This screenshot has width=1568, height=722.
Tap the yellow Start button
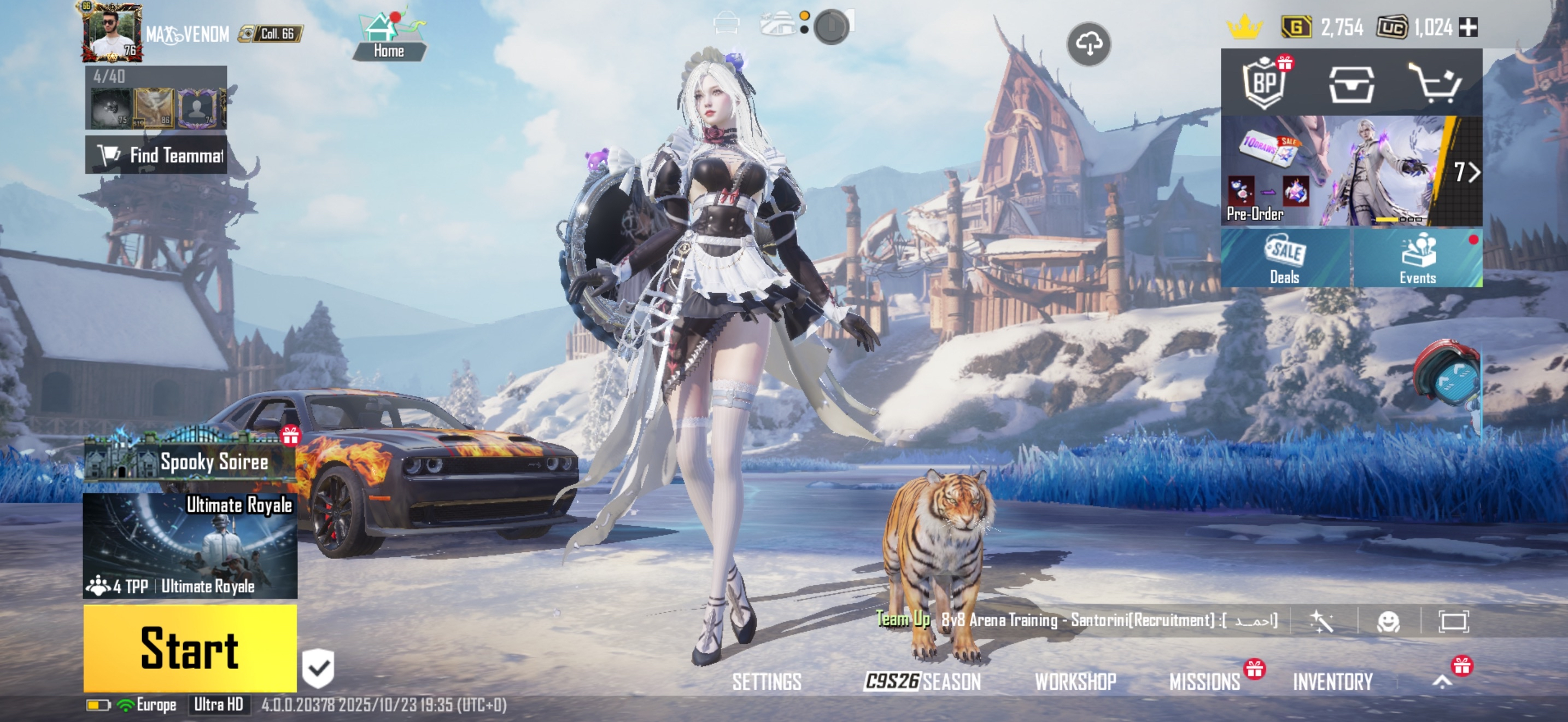click(x=190, y=648)
